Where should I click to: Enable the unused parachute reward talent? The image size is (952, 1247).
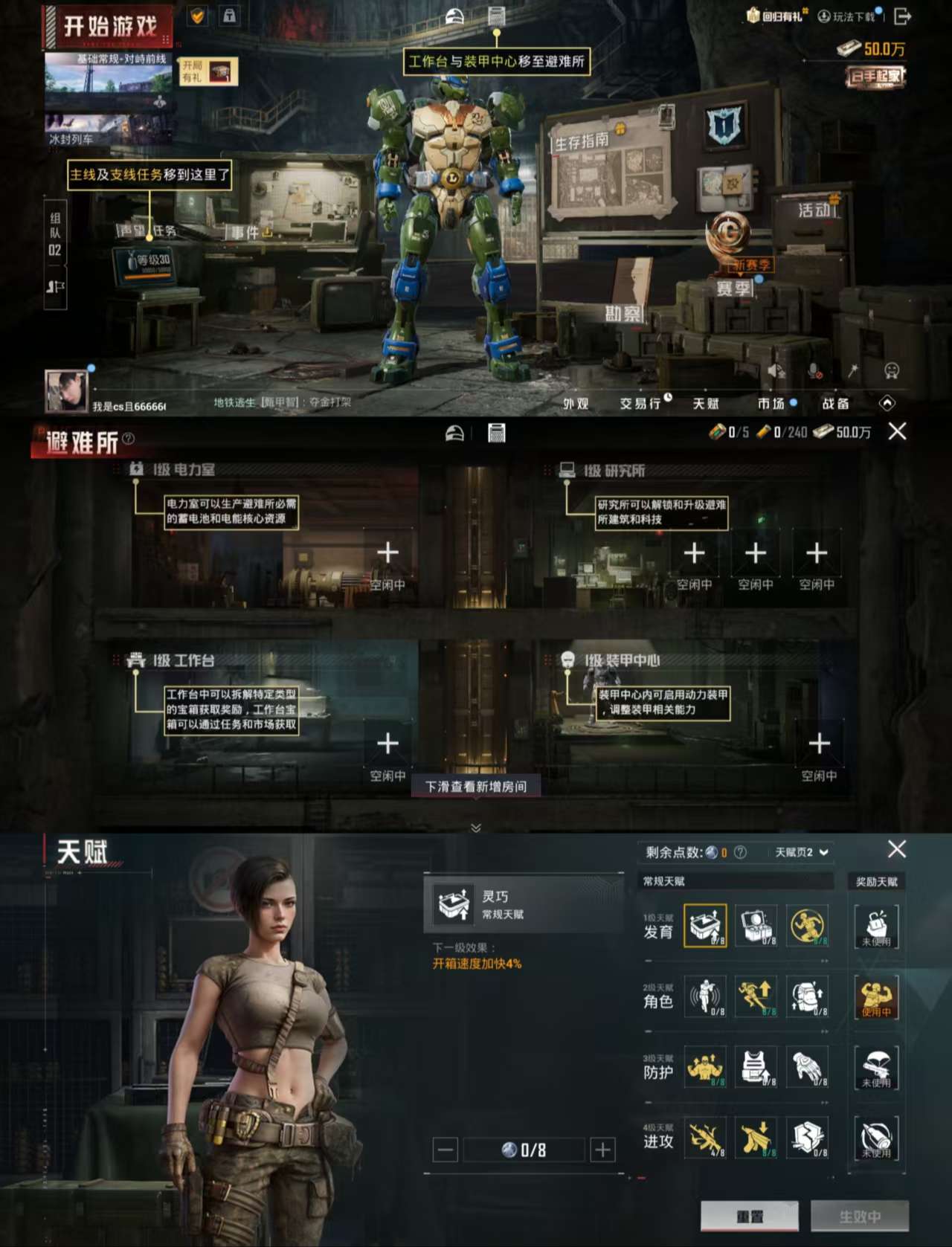876,1067
